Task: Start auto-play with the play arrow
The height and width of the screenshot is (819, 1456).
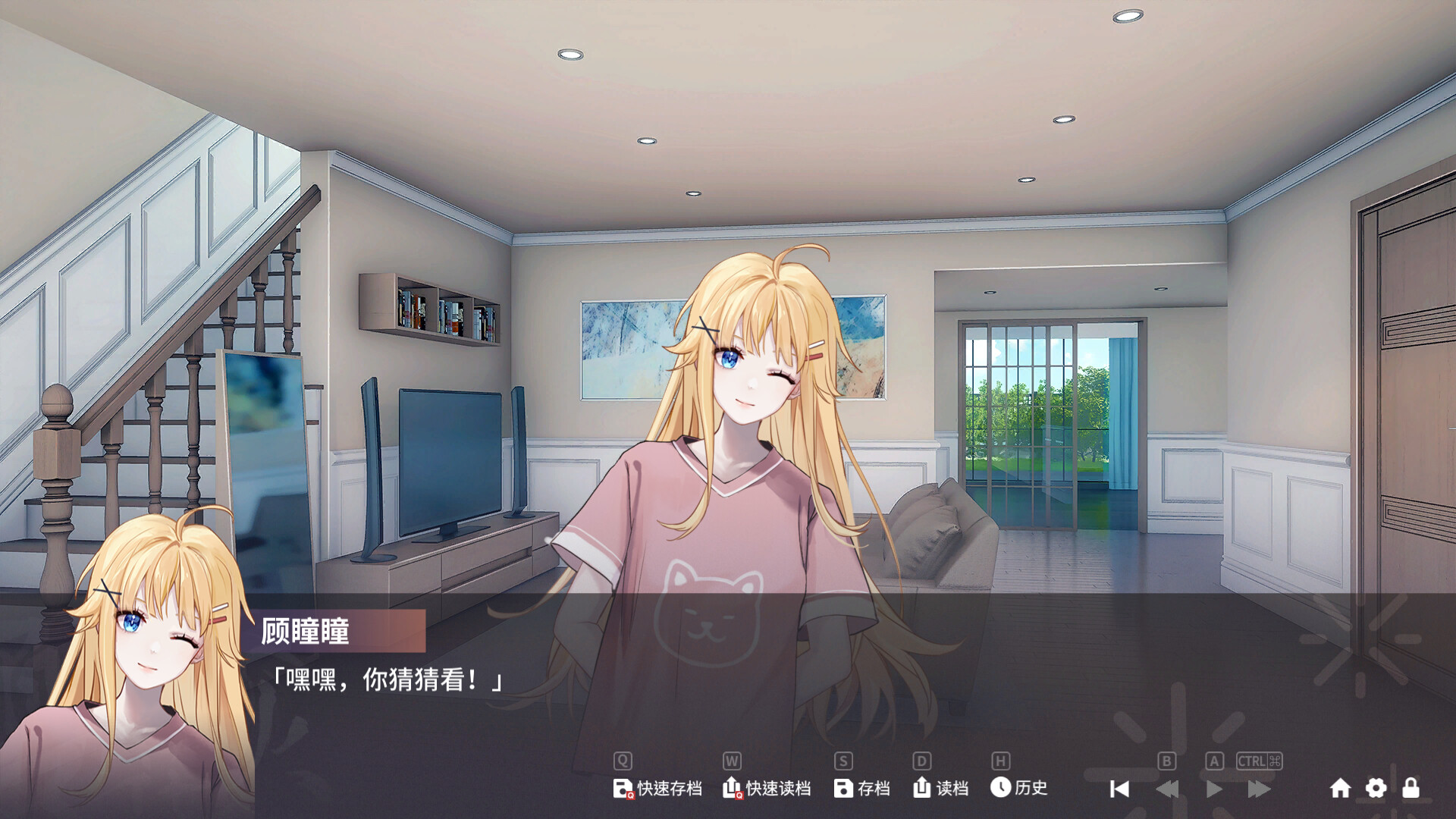Action: coord(1213,789)
